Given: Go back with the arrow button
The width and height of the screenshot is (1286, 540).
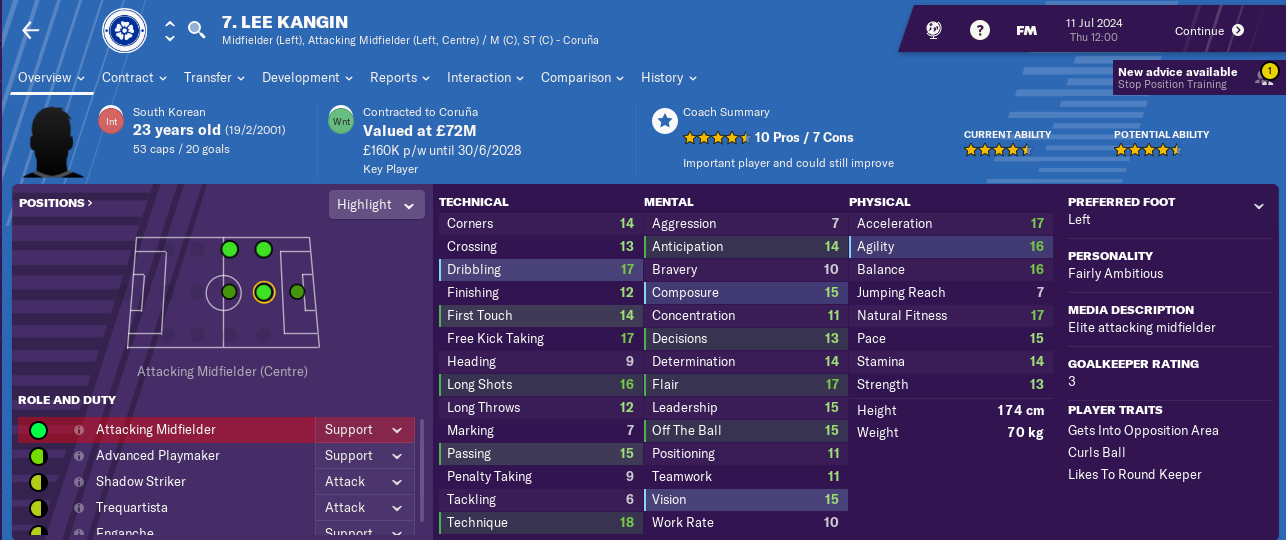Looking at the screenshot, I should [x=31, y=30].
